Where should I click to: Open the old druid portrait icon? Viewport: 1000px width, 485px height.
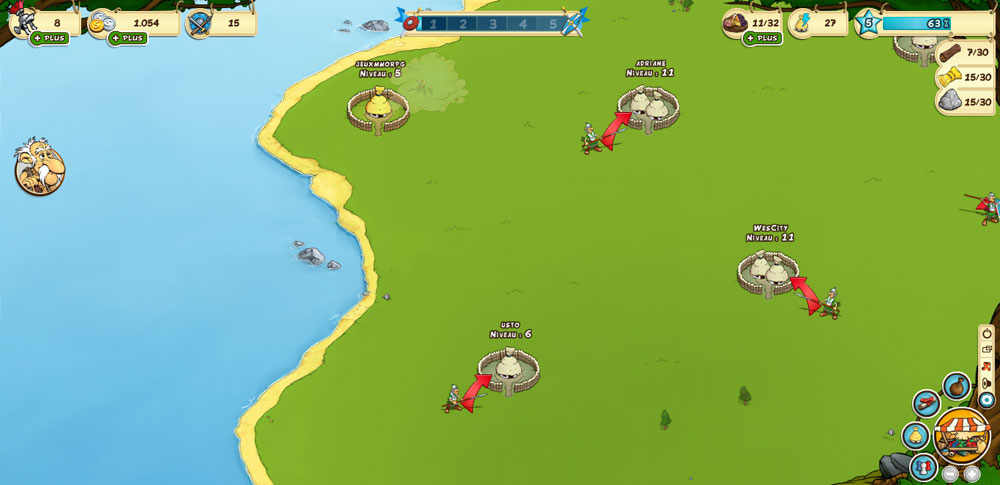pyautogui.click(x=39, y=167)
